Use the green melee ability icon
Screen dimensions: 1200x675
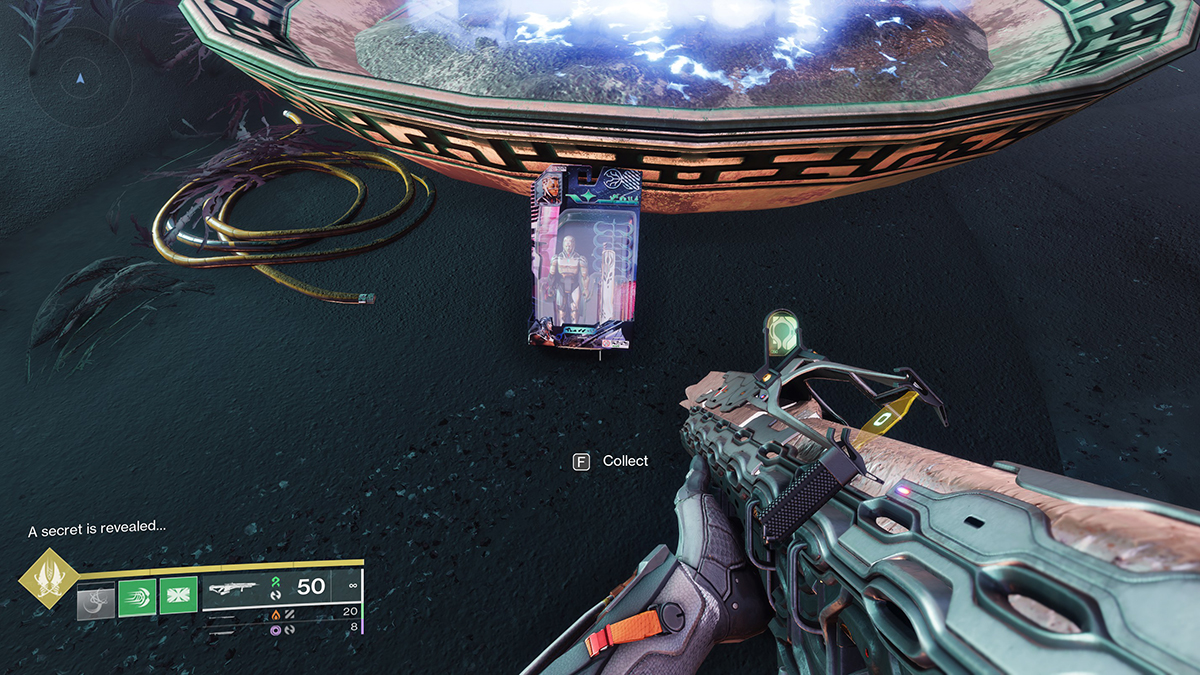137,598
